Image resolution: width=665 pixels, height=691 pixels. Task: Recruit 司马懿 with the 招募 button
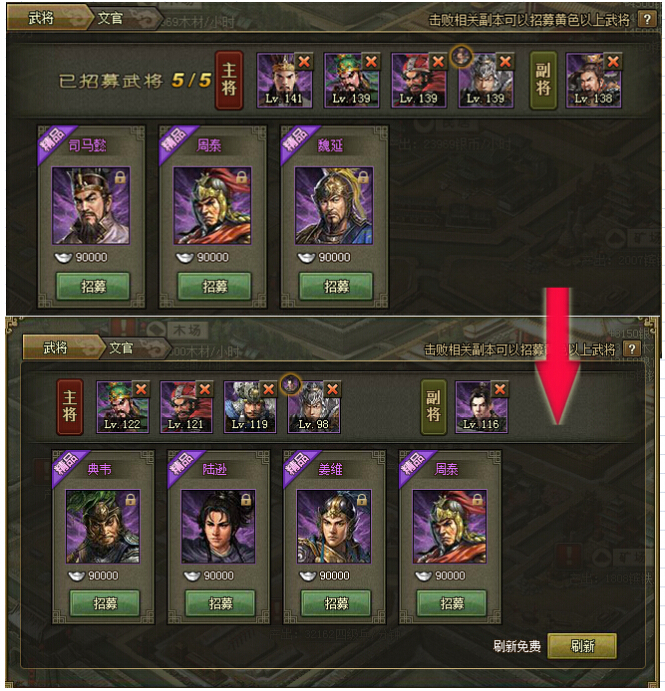[92, 287]
